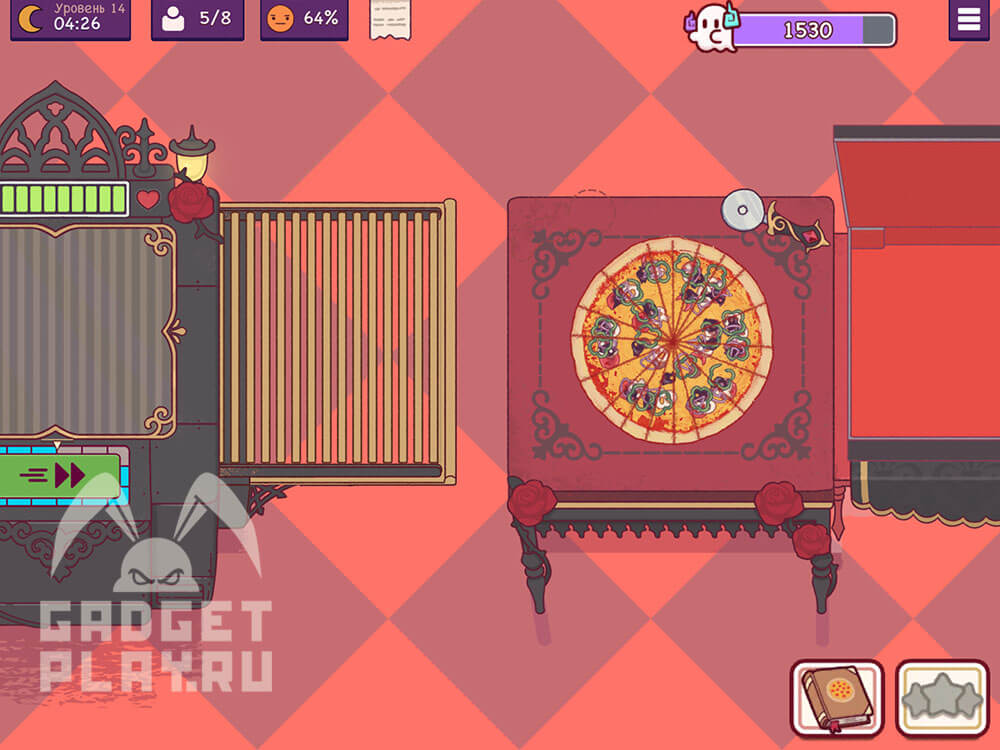Open the three stars rating button
The height and width of the screenshot is (750, 1000).
click(x=941, y=696)
